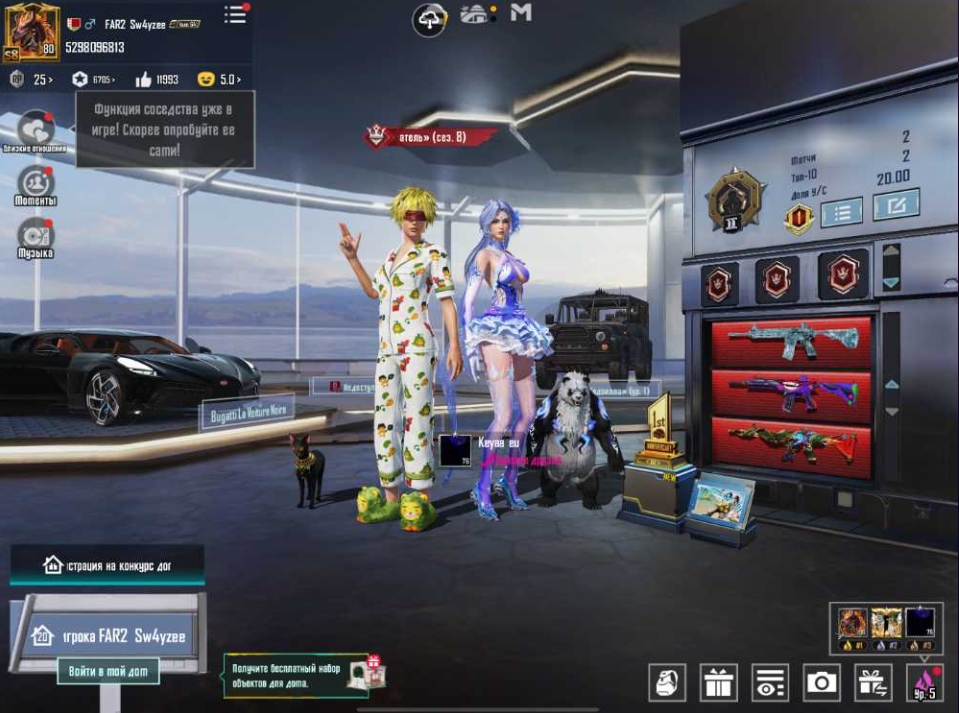This screenshot has width=959, height=713.
Task: Open the Музыка player
Action: pyautogui.click(x=36, y=235)
